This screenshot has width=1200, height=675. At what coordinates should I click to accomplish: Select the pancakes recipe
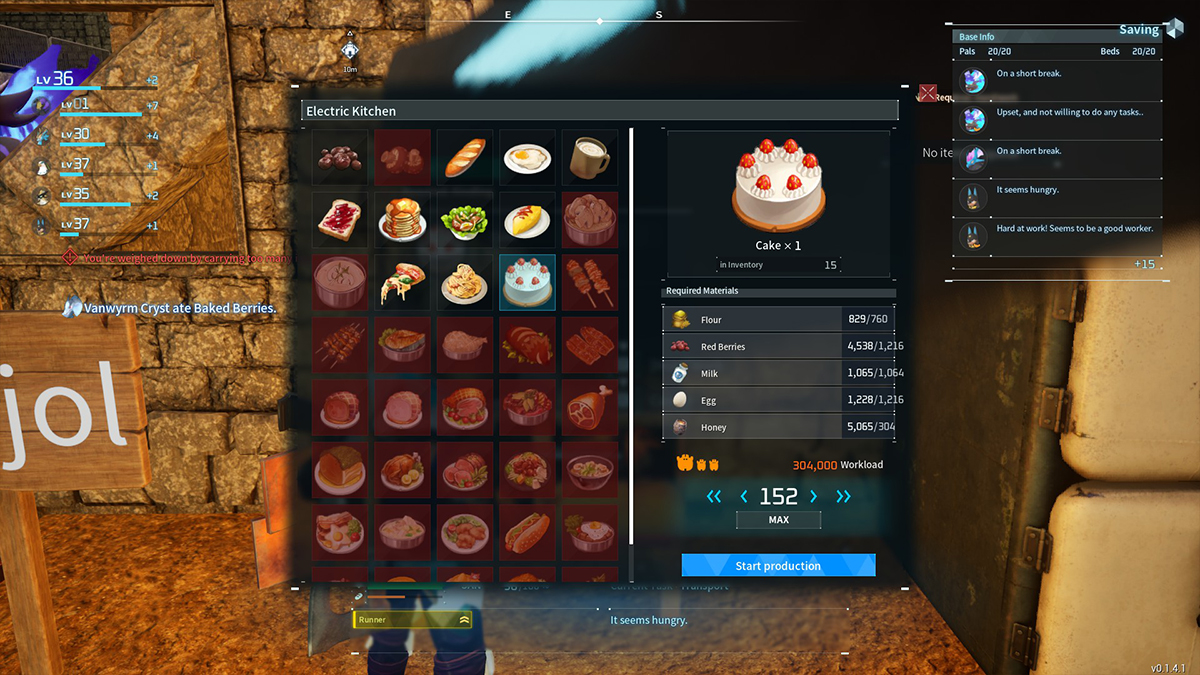[x=402, y=220]
